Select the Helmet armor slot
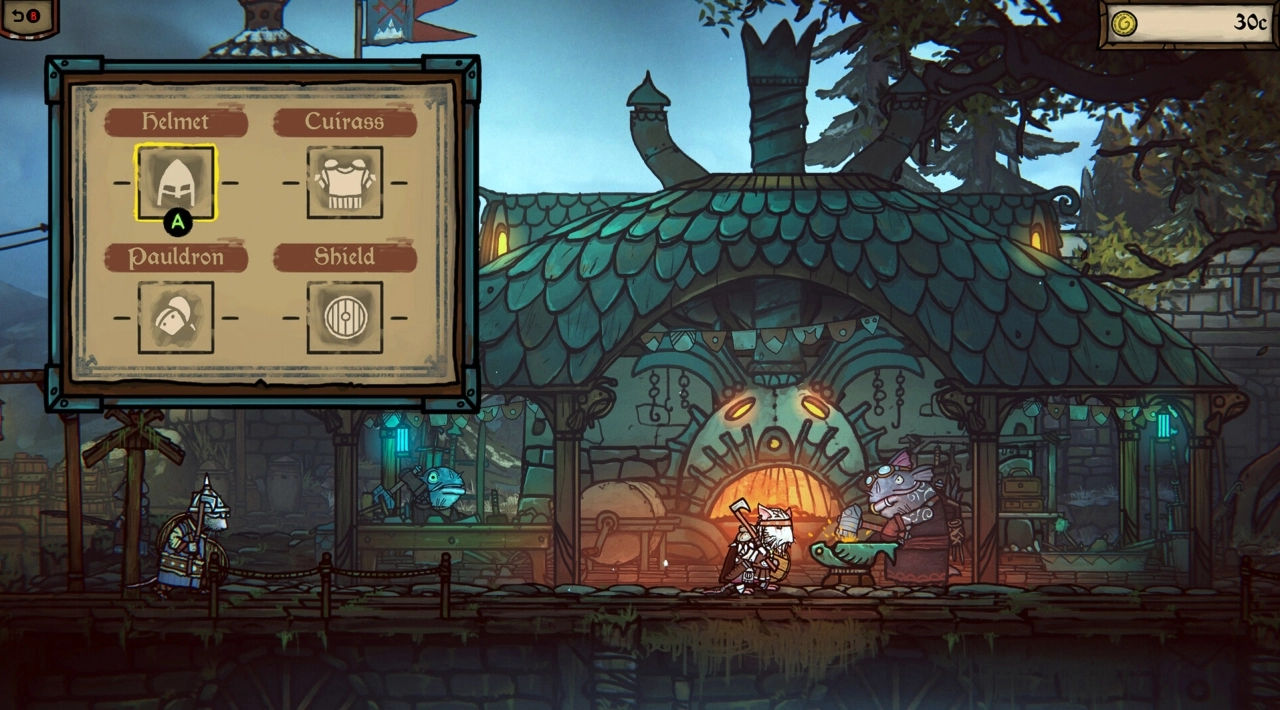The image size is (1280, 710). click(176, 182)
